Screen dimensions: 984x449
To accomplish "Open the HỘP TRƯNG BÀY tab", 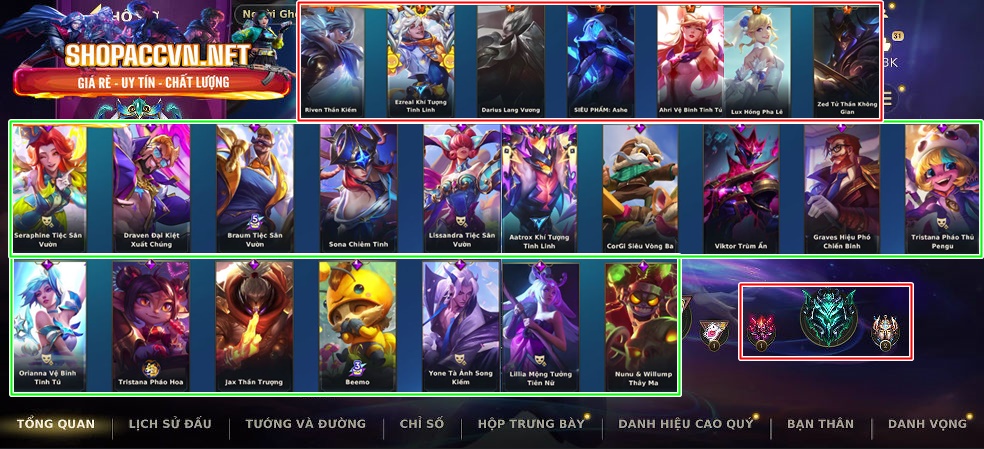I will [x=531, y=424].
